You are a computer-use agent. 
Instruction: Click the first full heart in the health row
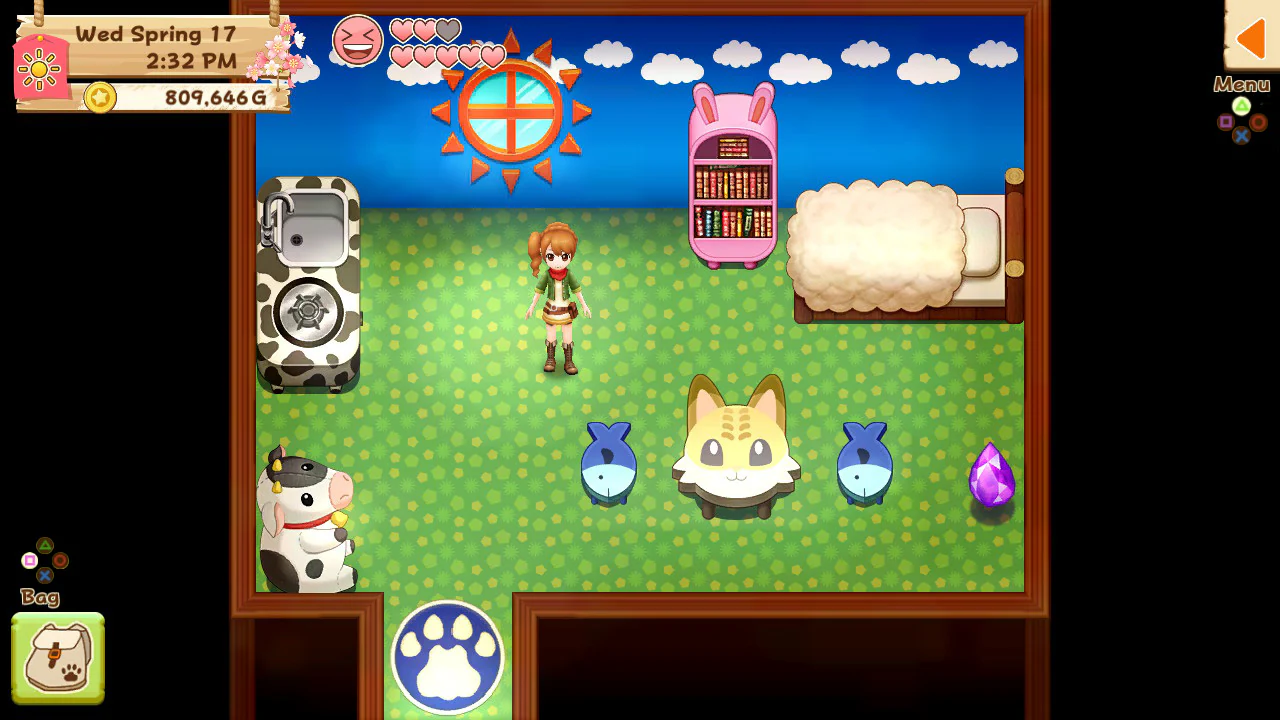402,30
